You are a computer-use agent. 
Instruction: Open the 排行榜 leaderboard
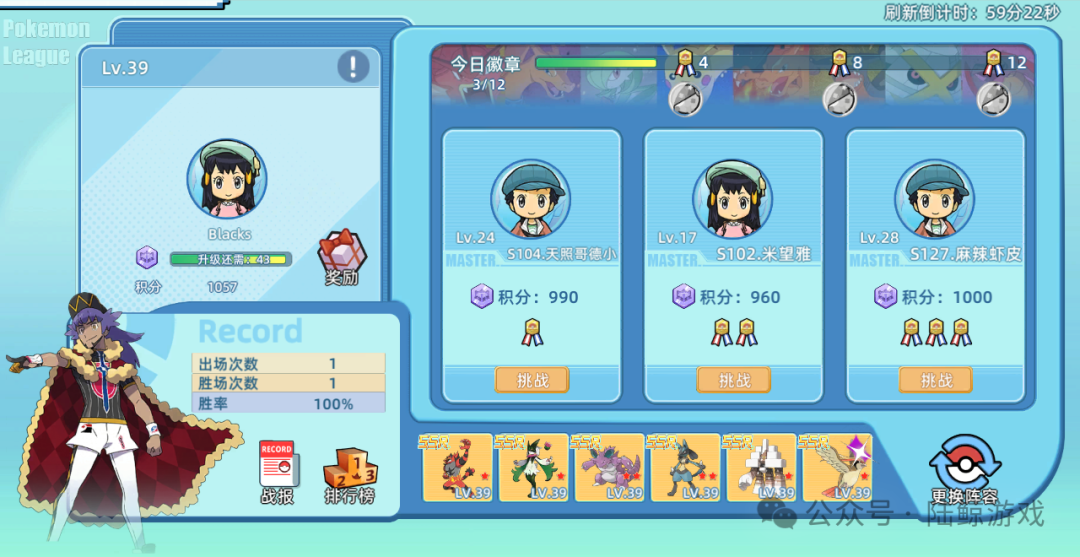pos(350,472)
